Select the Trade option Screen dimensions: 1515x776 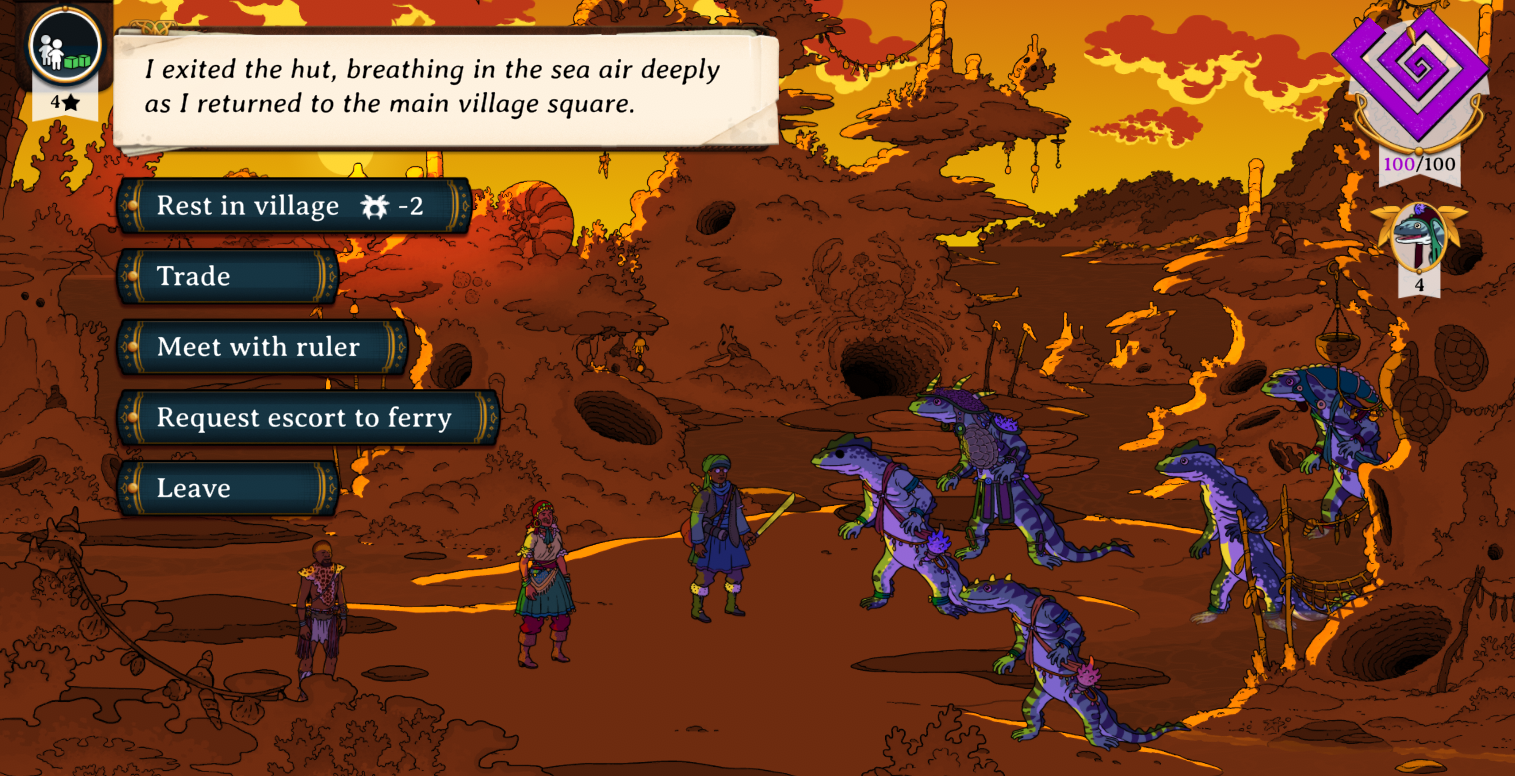228,276
